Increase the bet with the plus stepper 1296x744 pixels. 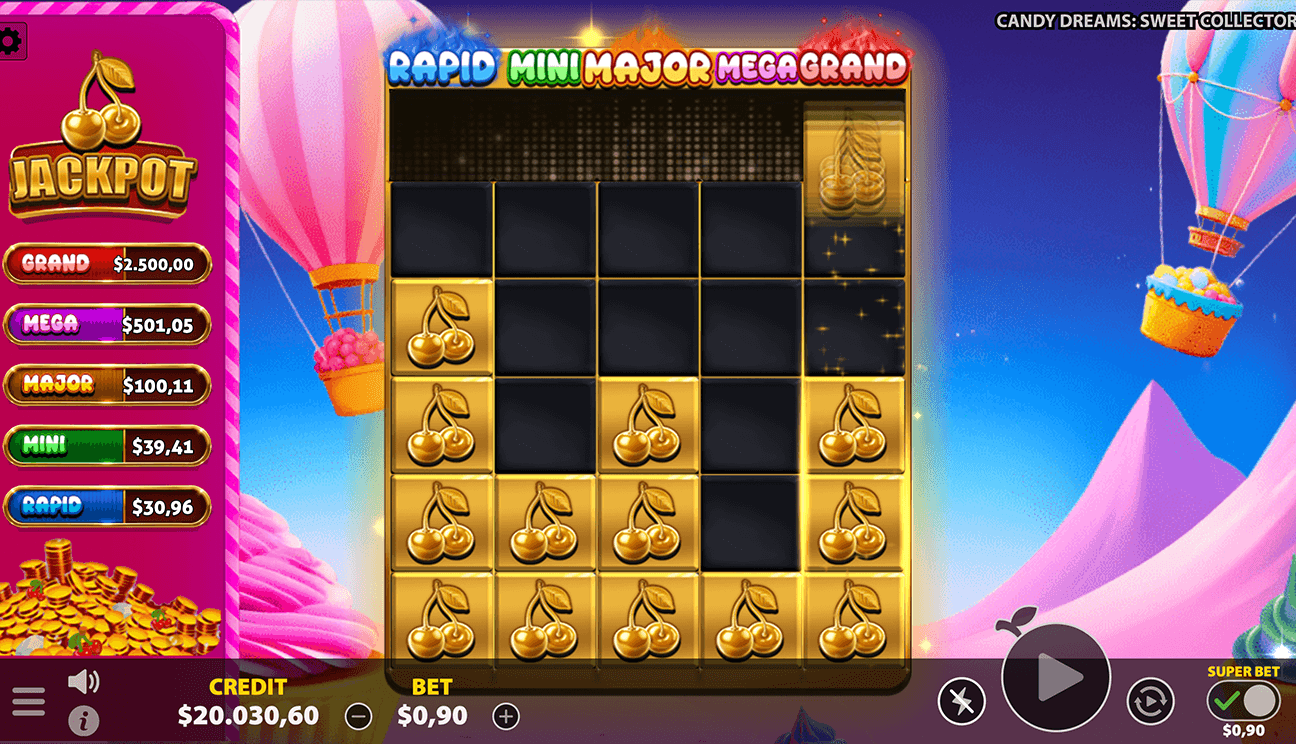coord(505,716)
